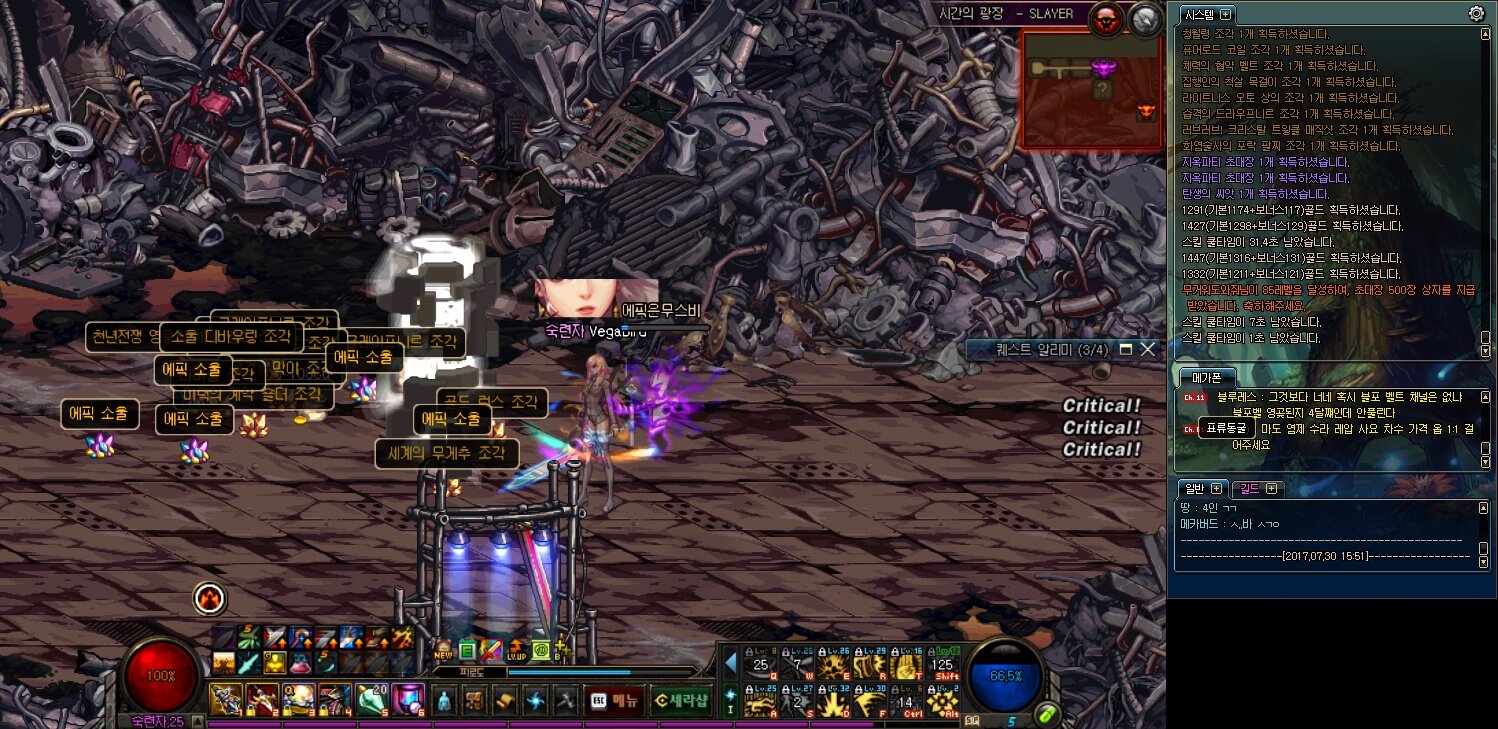Activate the Alt-key flower burst skill

click(x=941, y=702)
